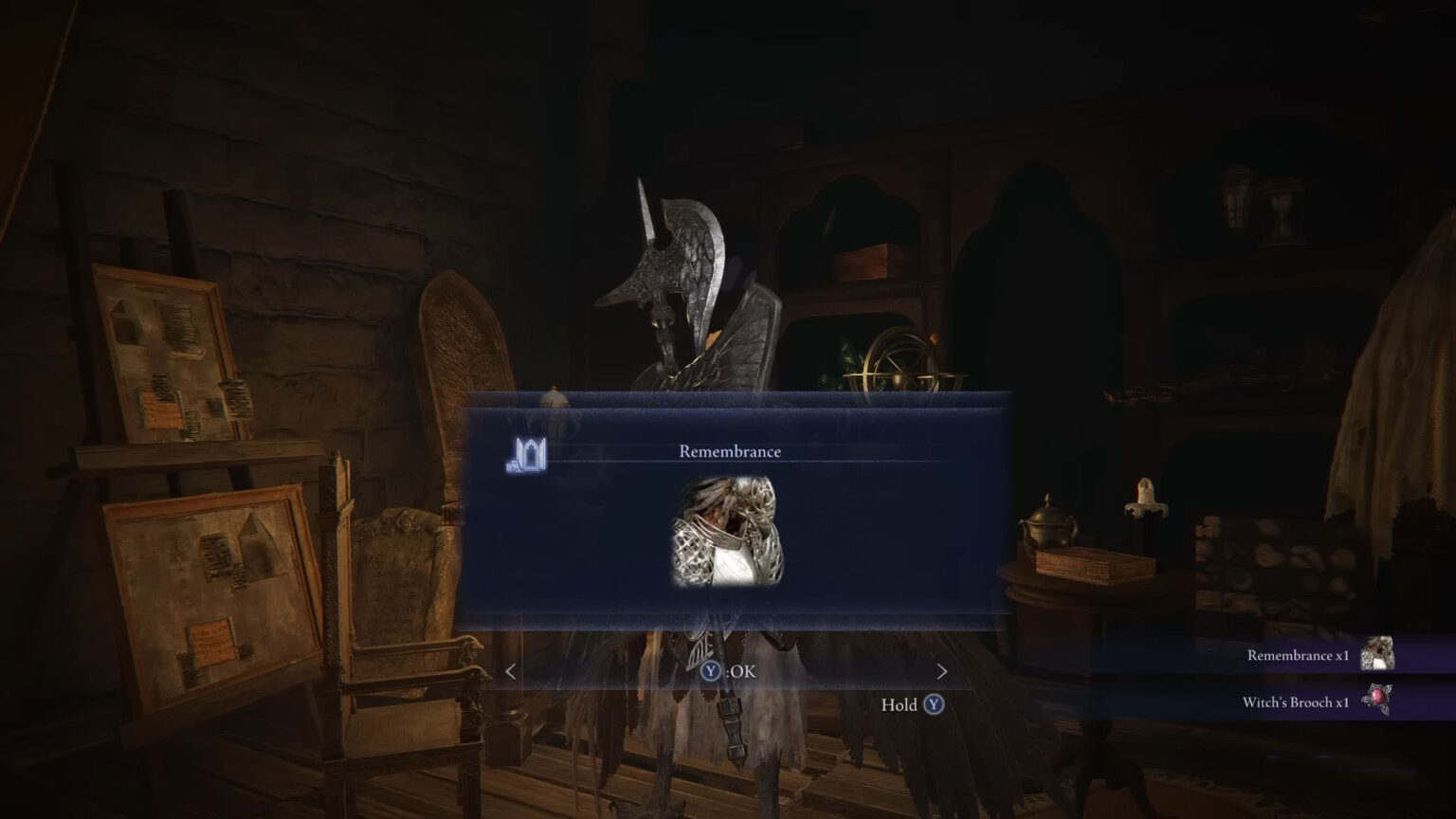Image resolution: width=1456 pixels, height=819 pixels.
Task: Select the Hold Y label text
Action: pos(899,706)
